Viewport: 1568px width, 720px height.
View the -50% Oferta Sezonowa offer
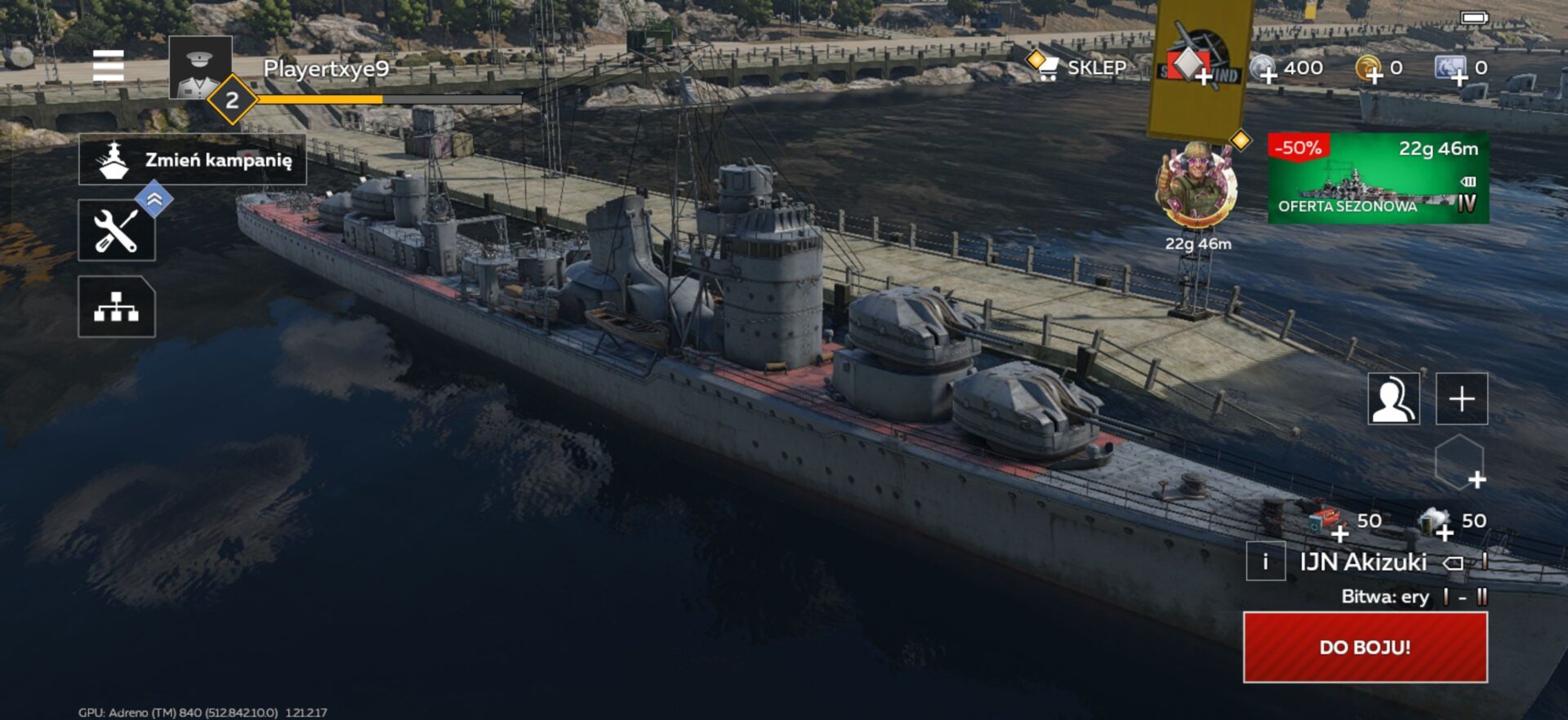pos(1378,179)
